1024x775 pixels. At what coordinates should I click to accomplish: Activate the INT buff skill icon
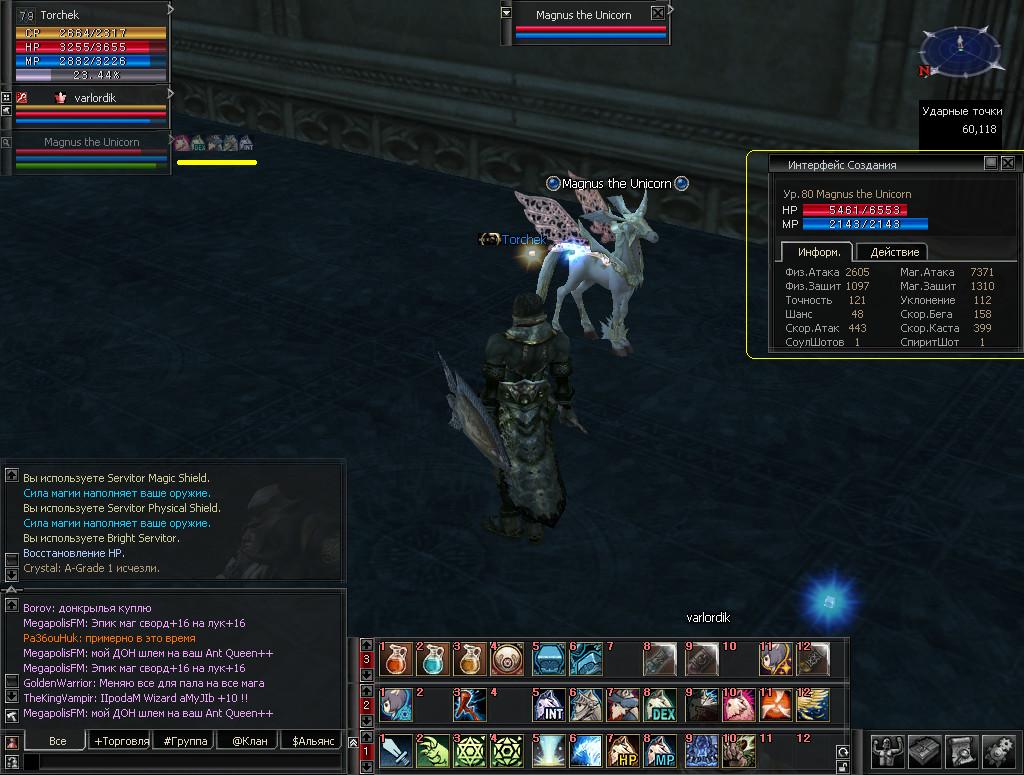click(x=550, y=706)
